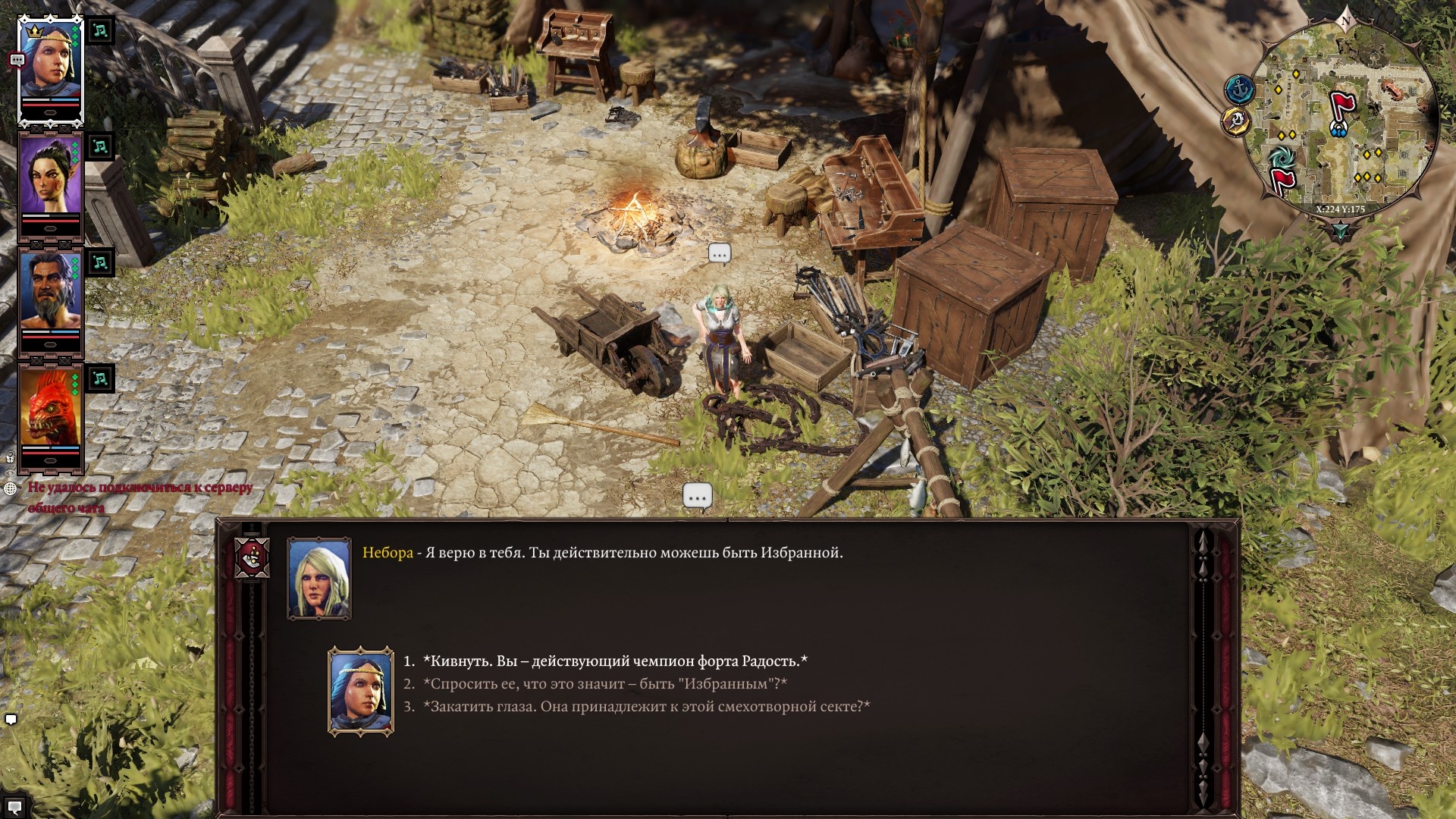Click the paw icon above the globe icon

pyautogui.click(x=11, y=457)
